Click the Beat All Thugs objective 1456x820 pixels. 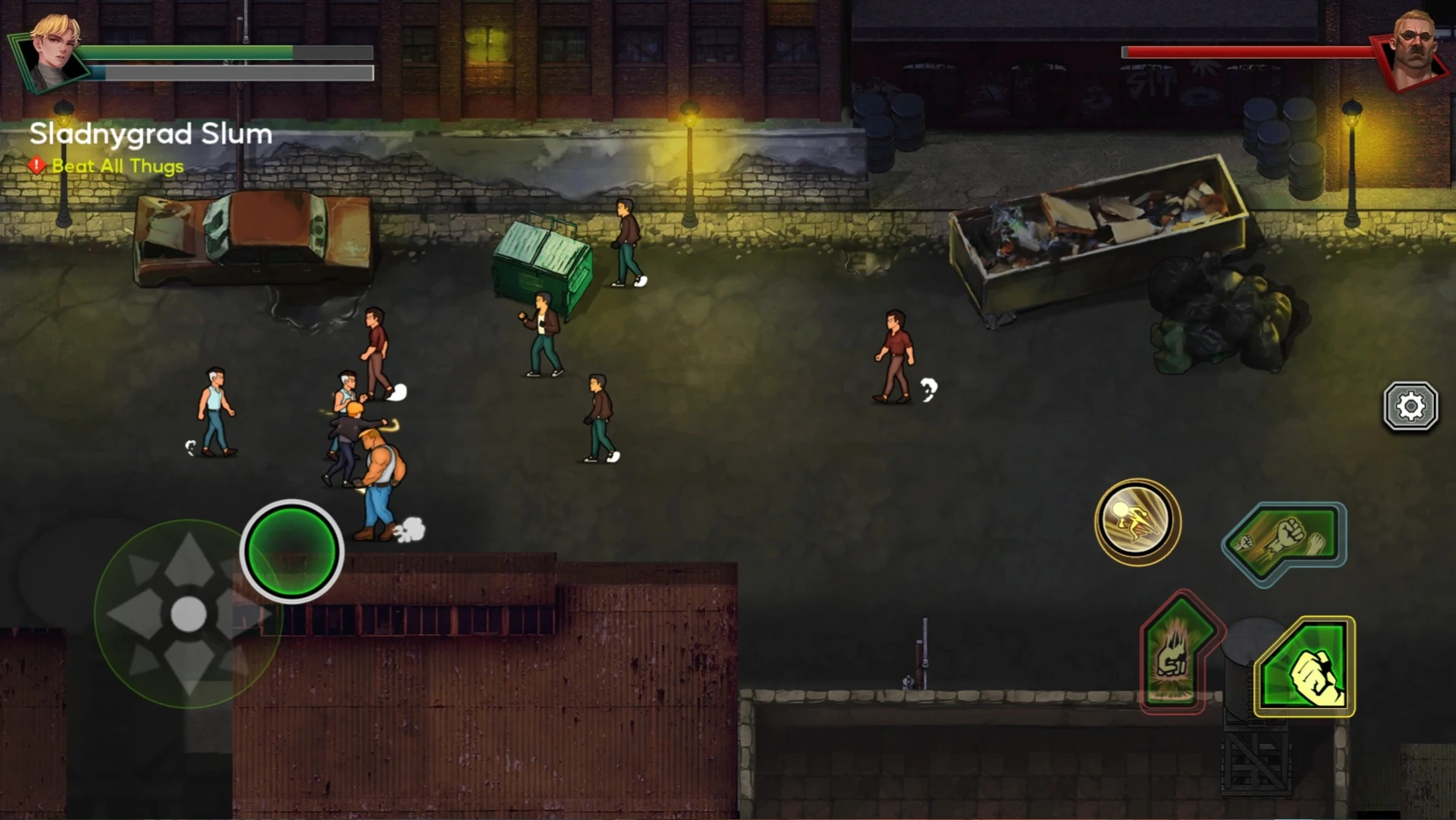point(117,166)
